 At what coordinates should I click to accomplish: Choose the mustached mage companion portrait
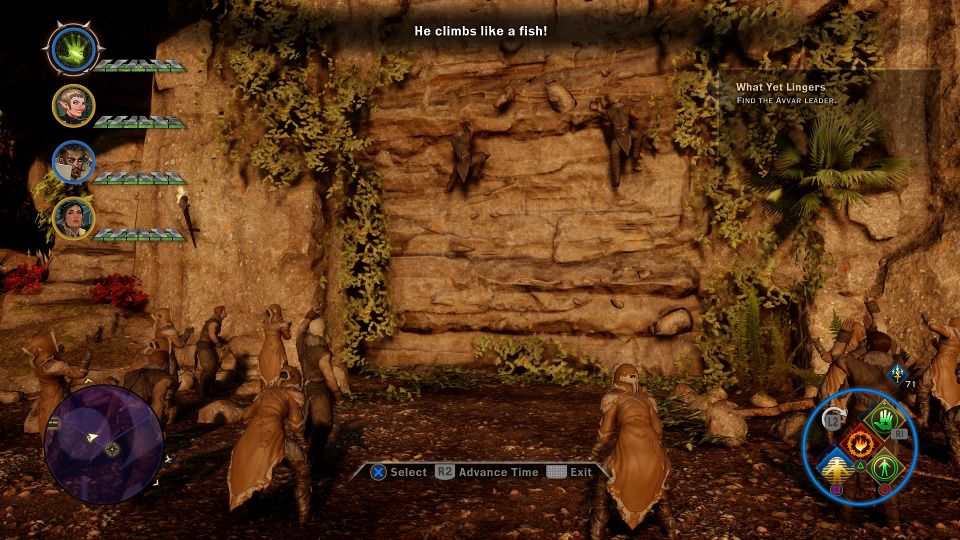tap(73, 162)
